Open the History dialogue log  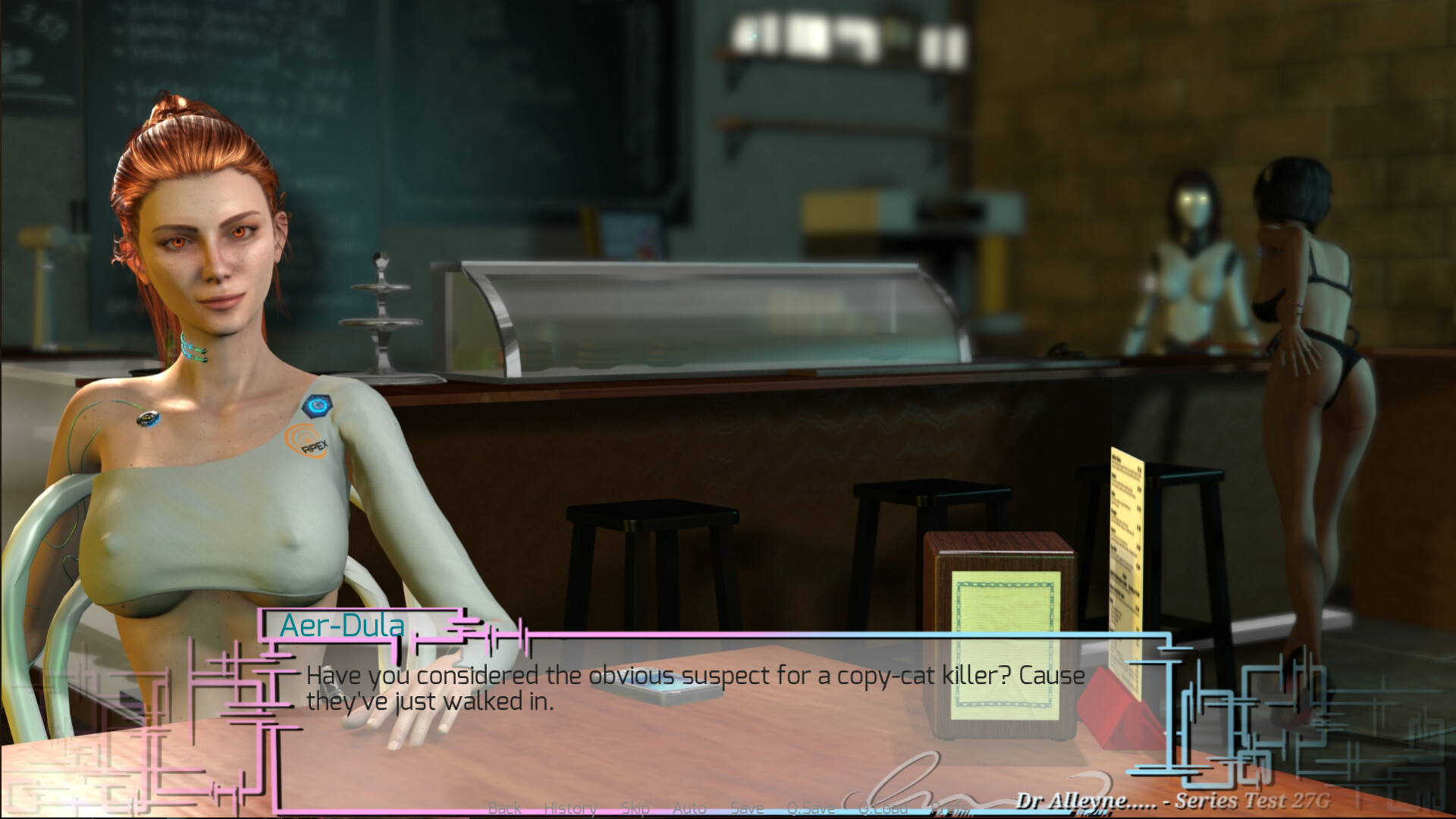click(x=570, y=808)
